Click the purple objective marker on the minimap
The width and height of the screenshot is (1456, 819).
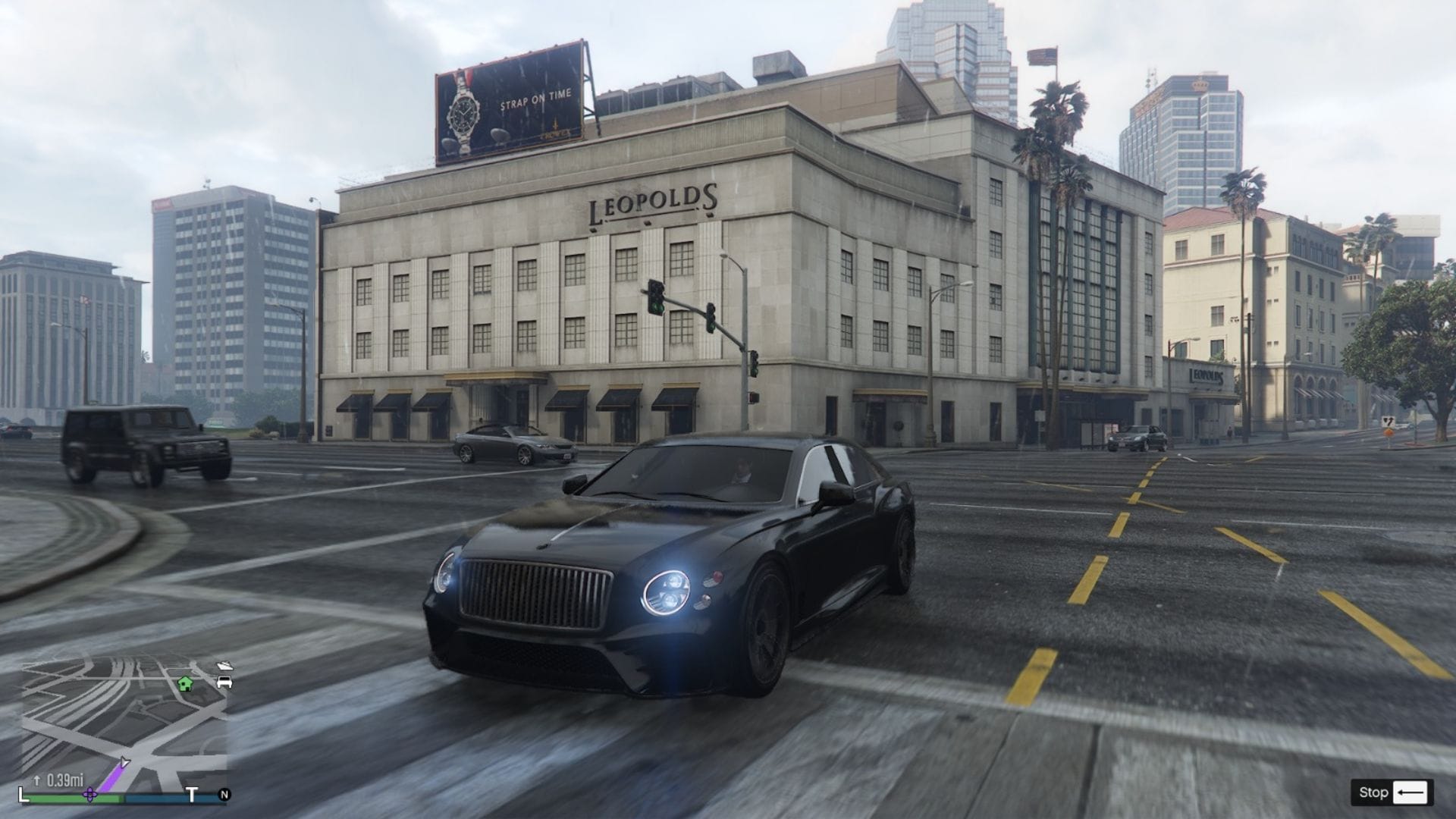90,795
